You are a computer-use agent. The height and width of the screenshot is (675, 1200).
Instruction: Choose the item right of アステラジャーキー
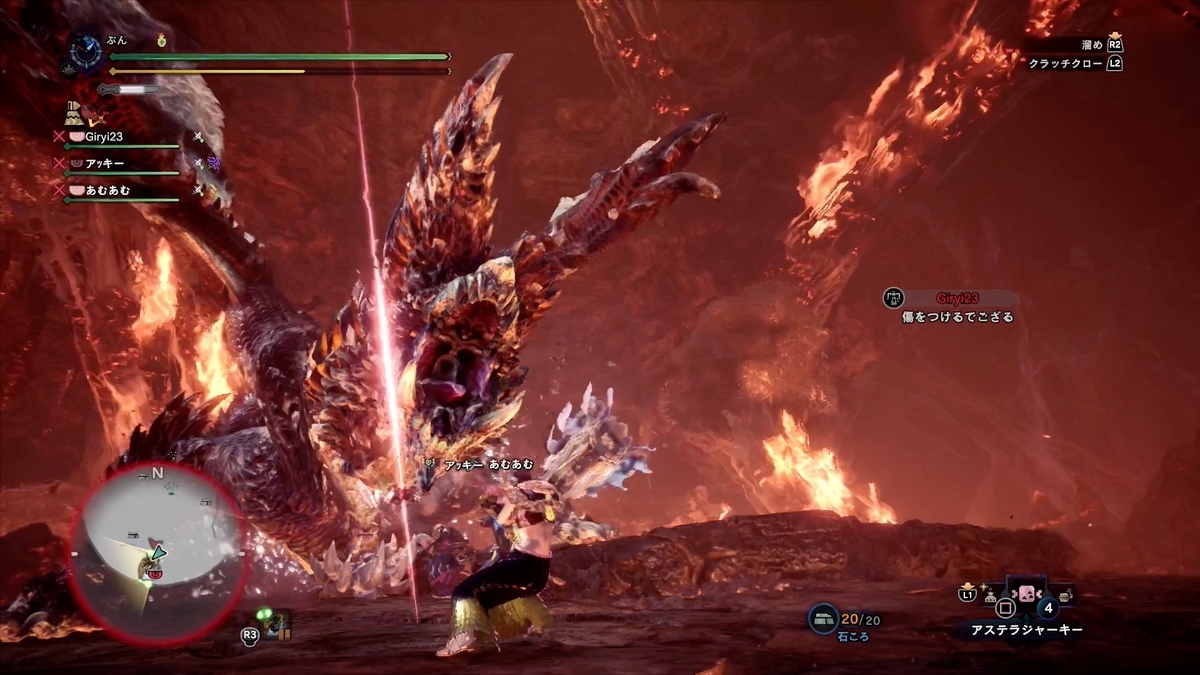tap(1066, 596)
